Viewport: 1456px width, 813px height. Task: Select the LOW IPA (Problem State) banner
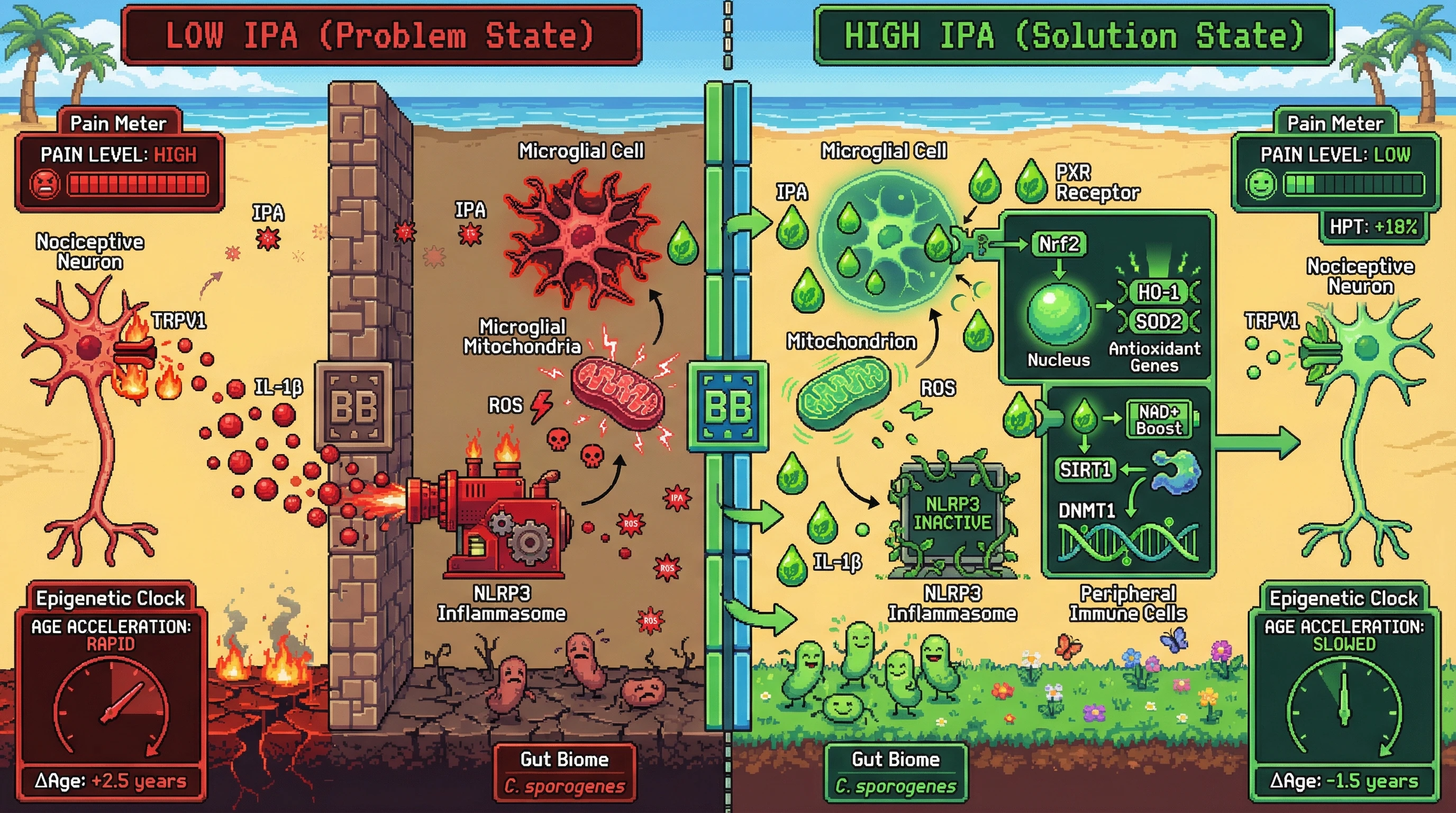[x=381, y=35]
